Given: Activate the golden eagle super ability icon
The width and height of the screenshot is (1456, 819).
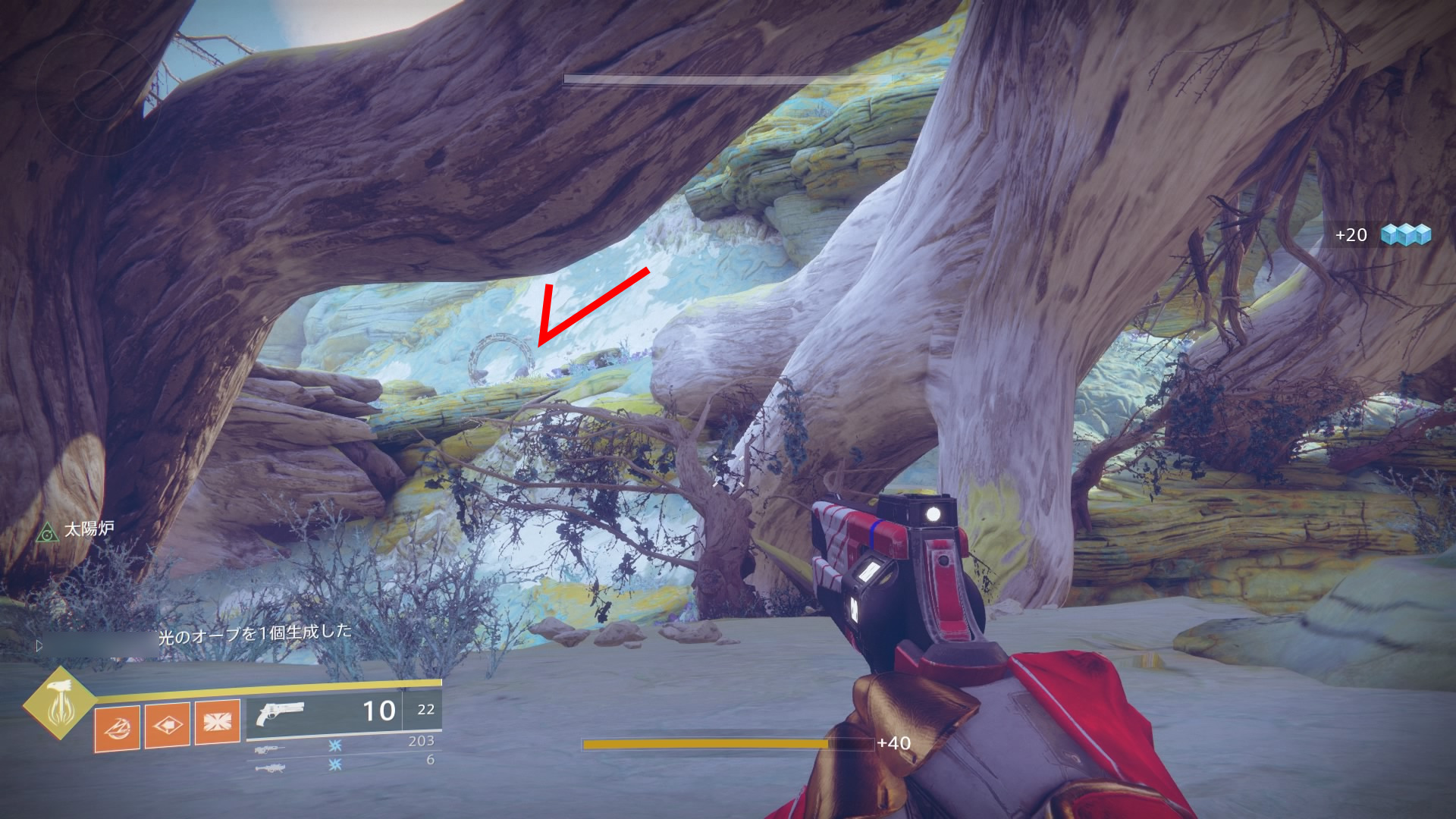Looking at the screenshot, I should click(x=58, y=703).
